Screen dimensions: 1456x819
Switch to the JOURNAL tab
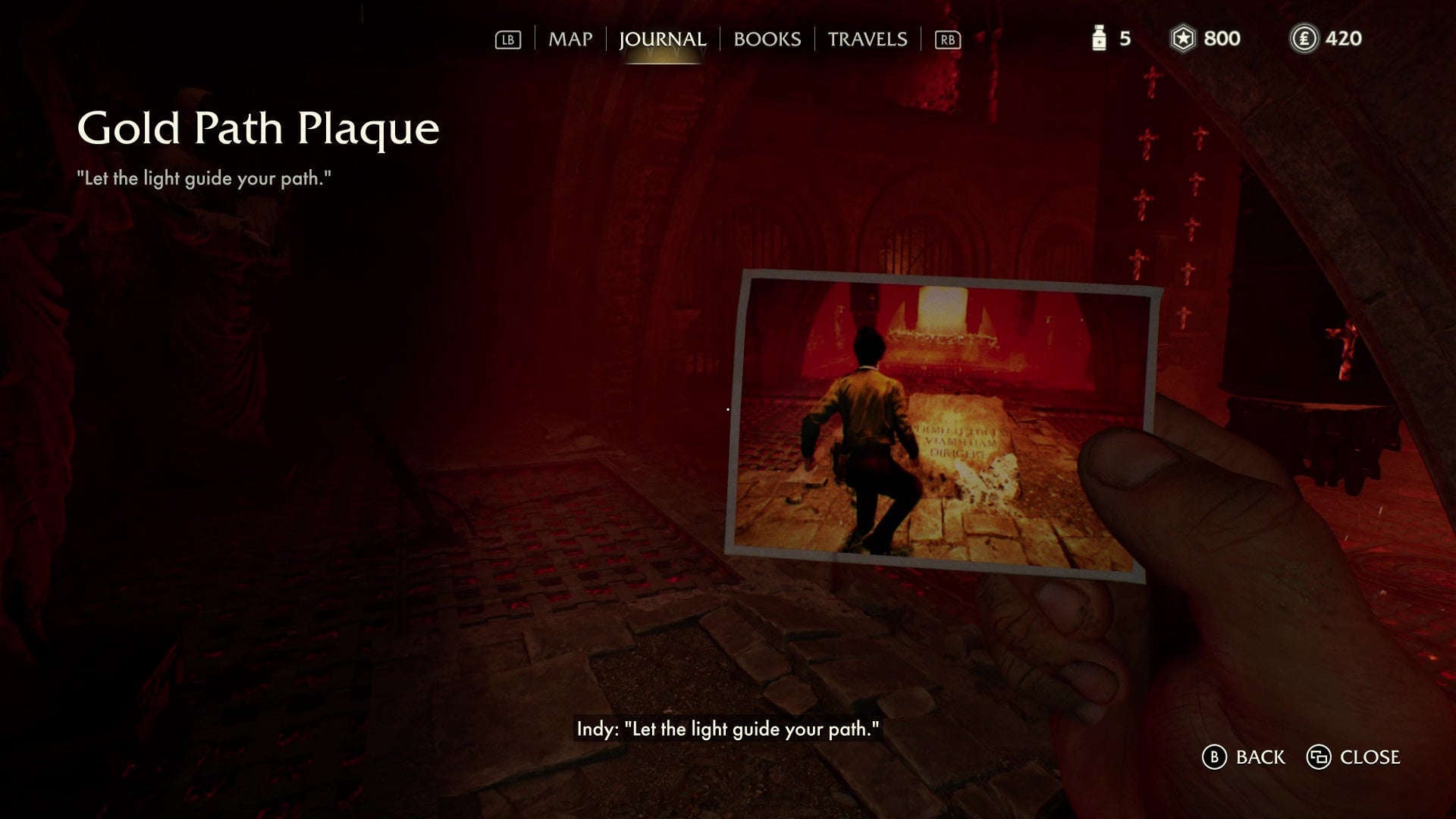(x=664, y=39)
